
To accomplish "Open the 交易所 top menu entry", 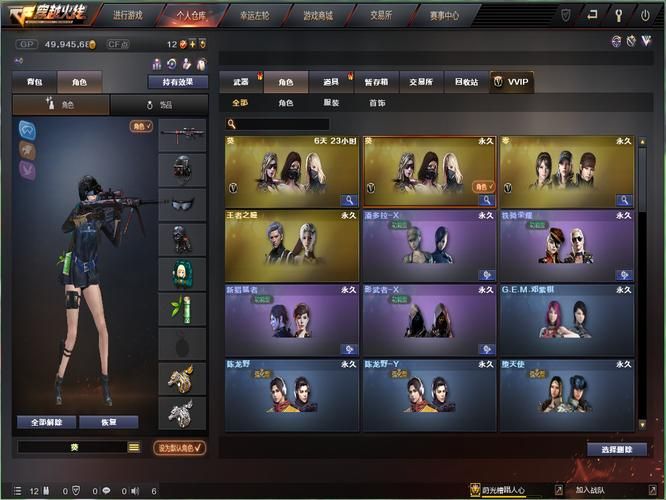I will [379, 16].
